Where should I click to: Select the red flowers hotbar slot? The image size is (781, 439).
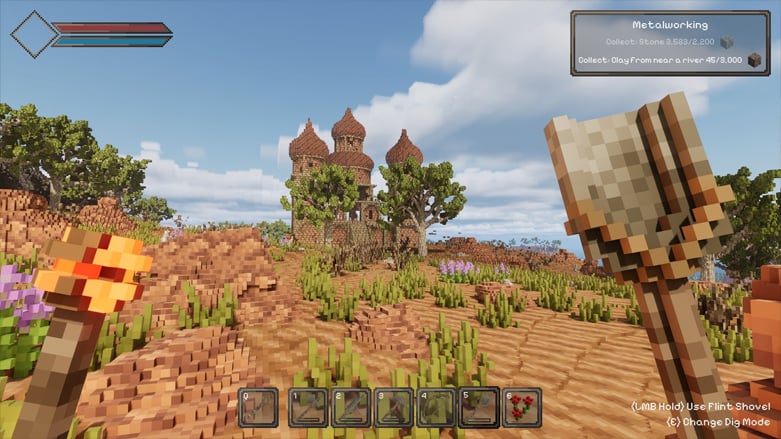[522, 408]
